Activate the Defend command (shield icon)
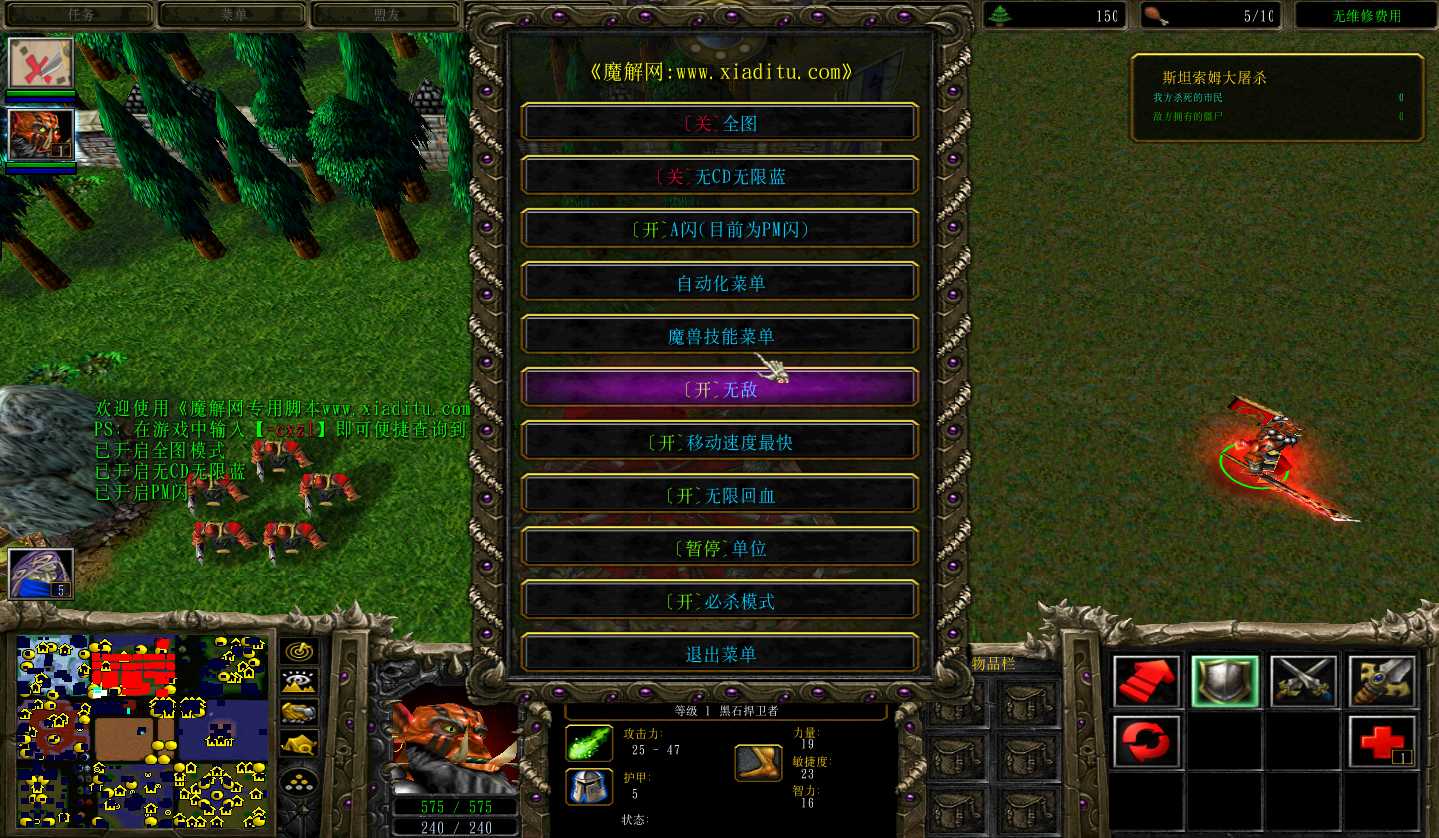Screen dimensions: 1439x838 coord(1224,680)
